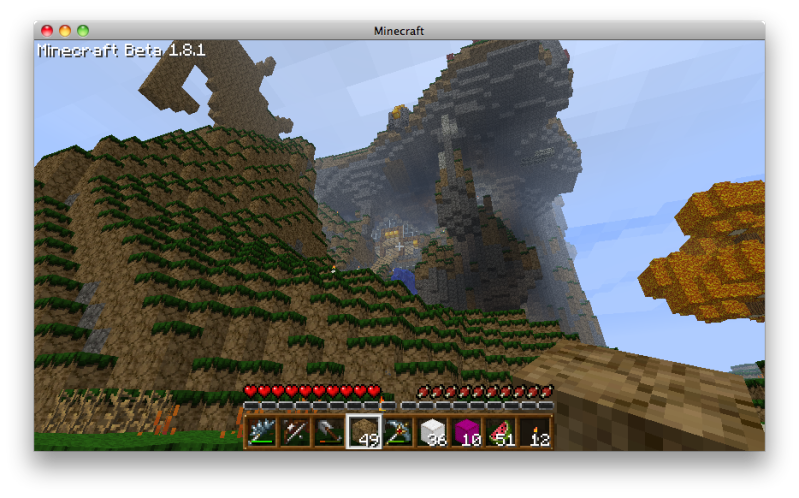Viewport: 799px width, 498px height.
Task: Select the bow in the hotbar
Action: [295, 432]
